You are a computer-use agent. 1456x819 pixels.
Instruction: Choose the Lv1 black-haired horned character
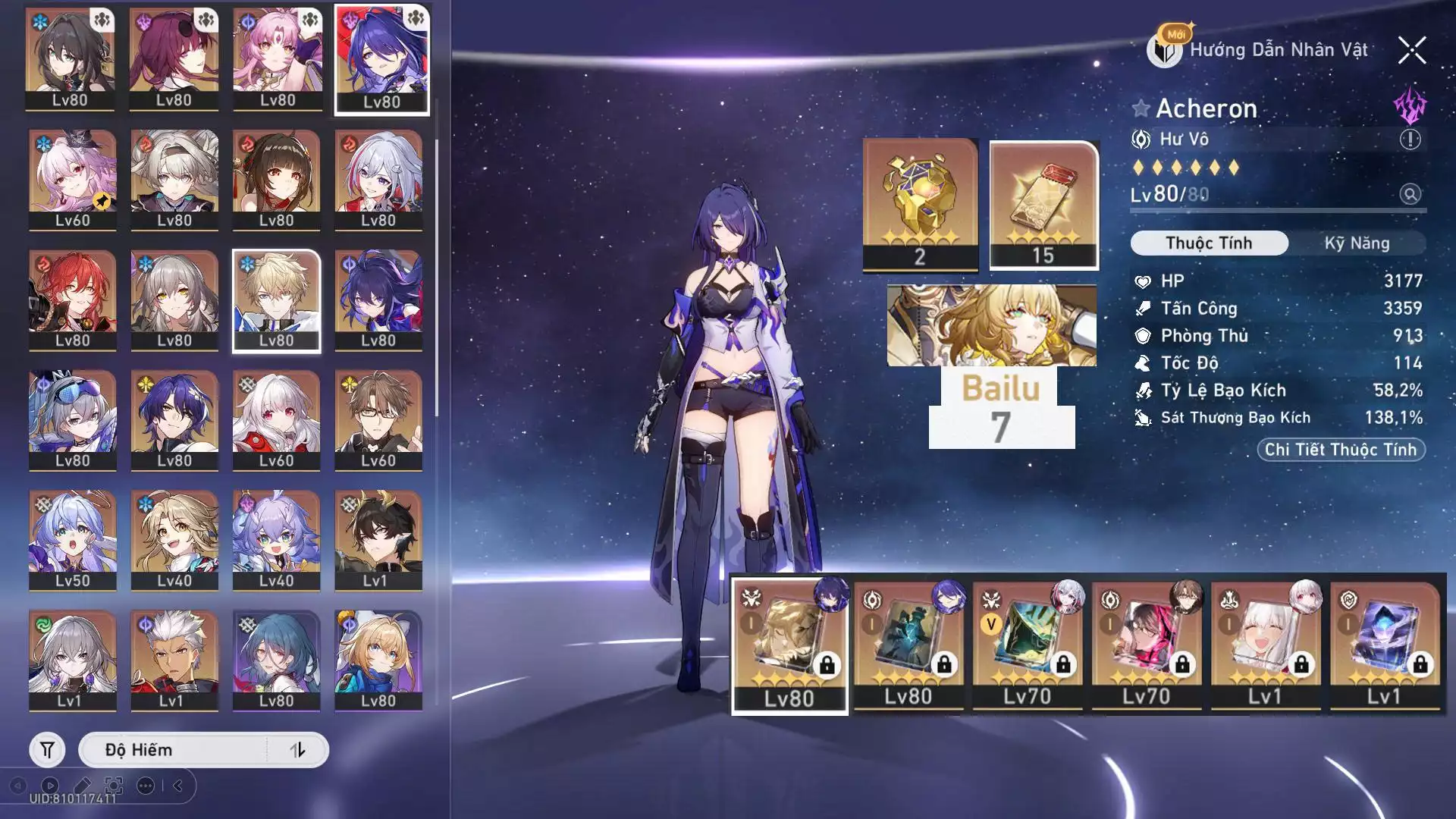coord(378,540)
